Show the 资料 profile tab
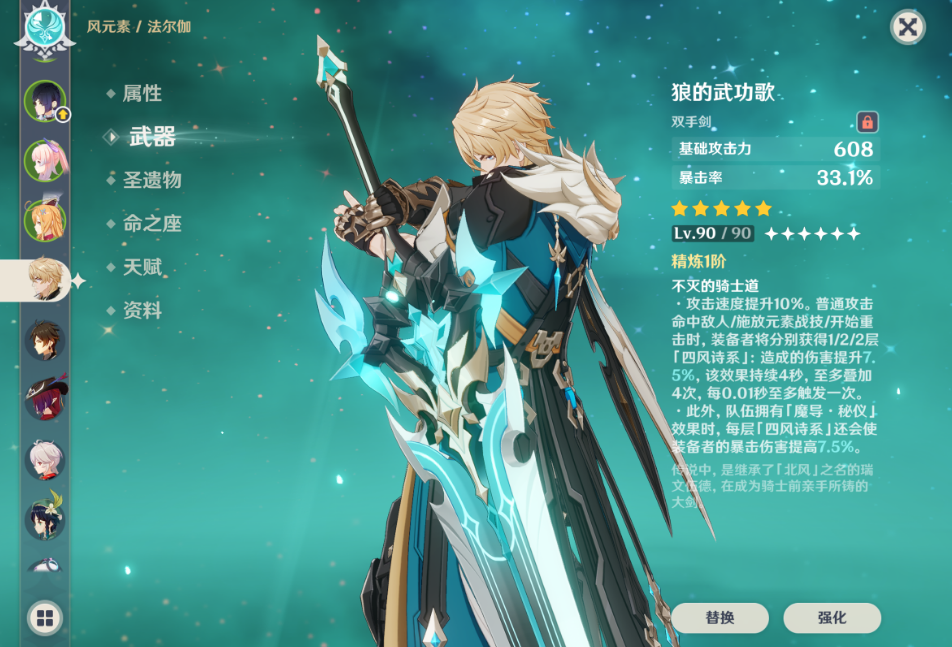Image resolution: width=952 pixels, height=647 pixels. tap(142, 311)
